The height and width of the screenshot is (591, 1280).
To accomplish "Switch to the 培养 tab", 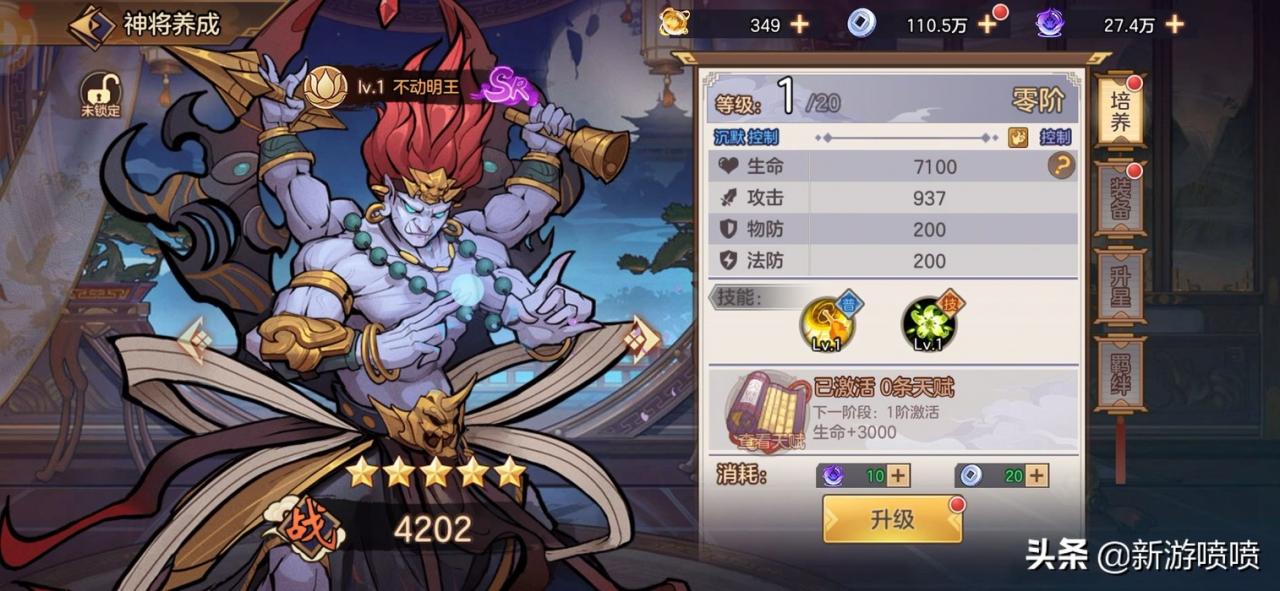I will click(1118, 112).
